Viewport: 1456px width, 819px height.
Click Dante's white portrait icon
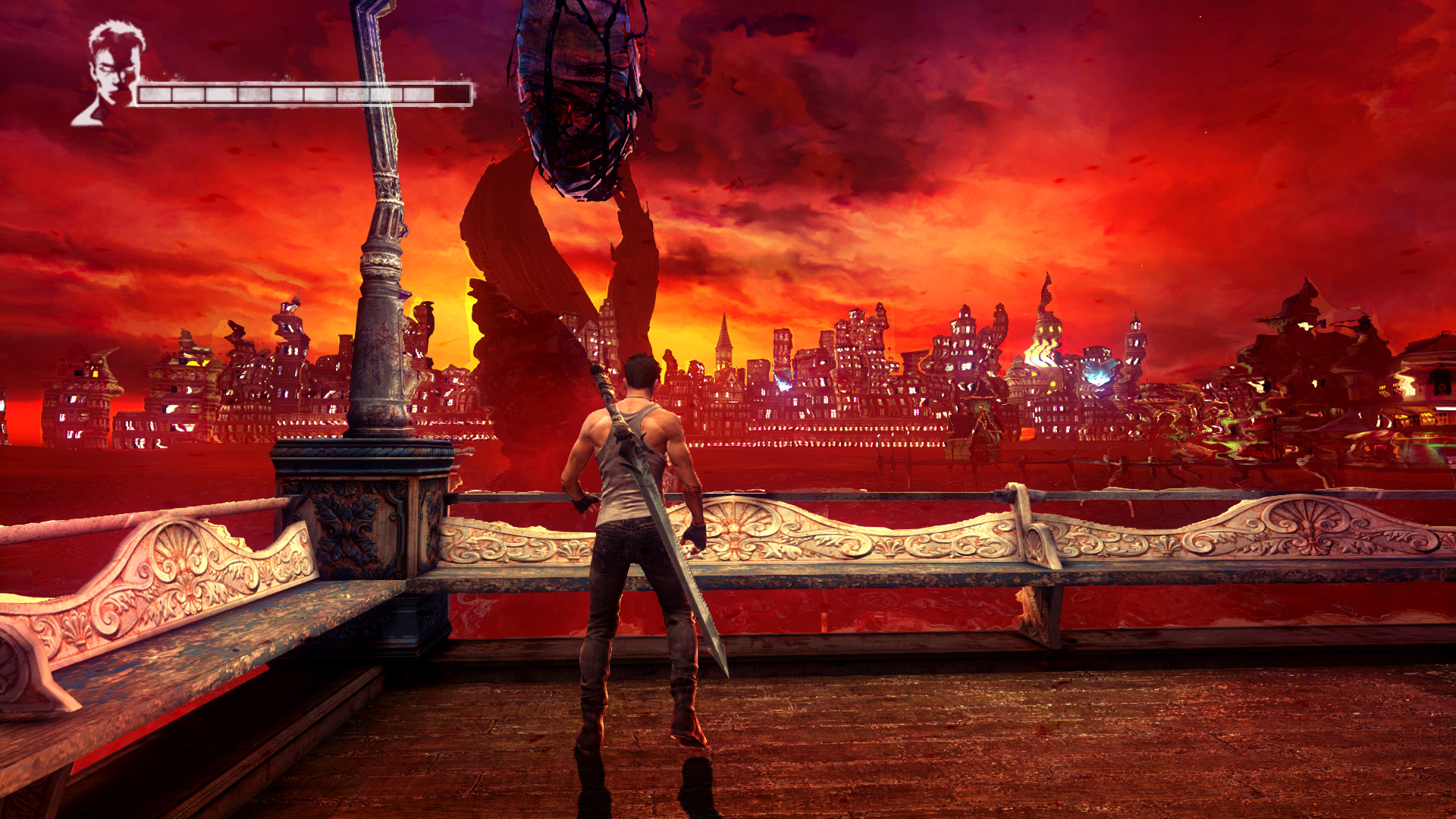111,72
